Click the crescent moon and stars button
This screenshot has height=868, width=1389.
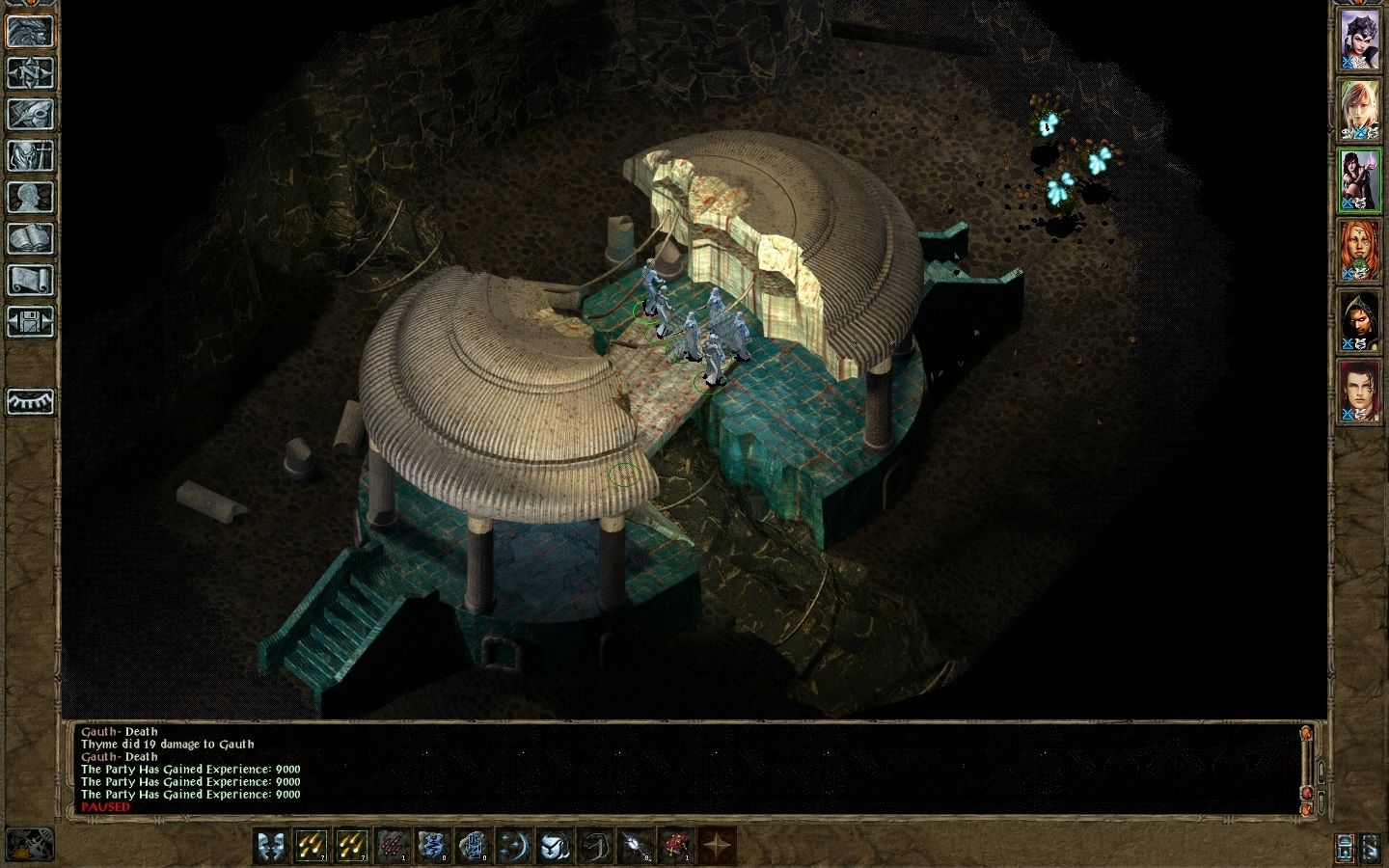click(512, 846)
